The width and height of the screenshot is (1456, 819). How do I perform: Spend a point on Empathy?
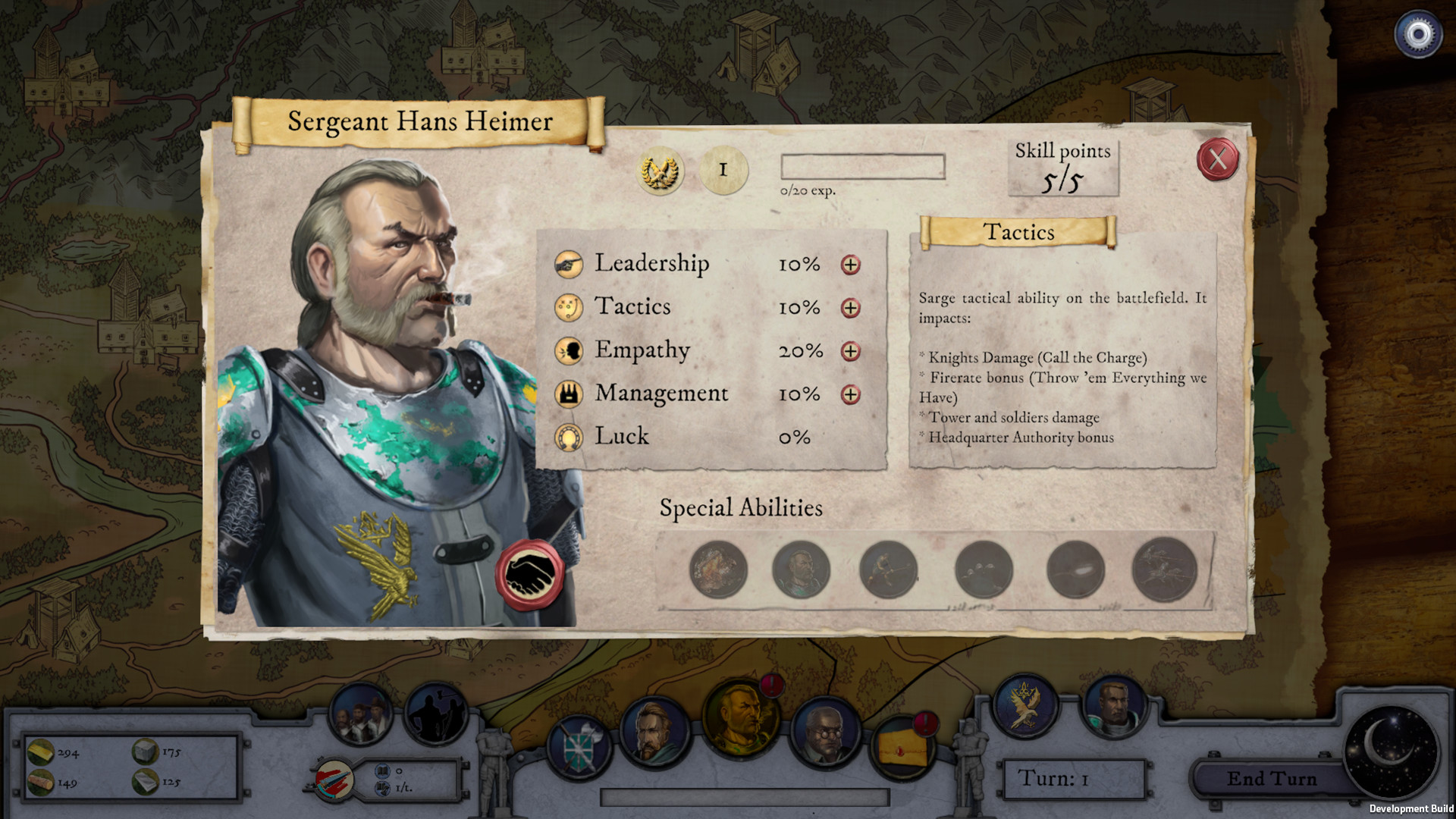click(x=850, y=352)
